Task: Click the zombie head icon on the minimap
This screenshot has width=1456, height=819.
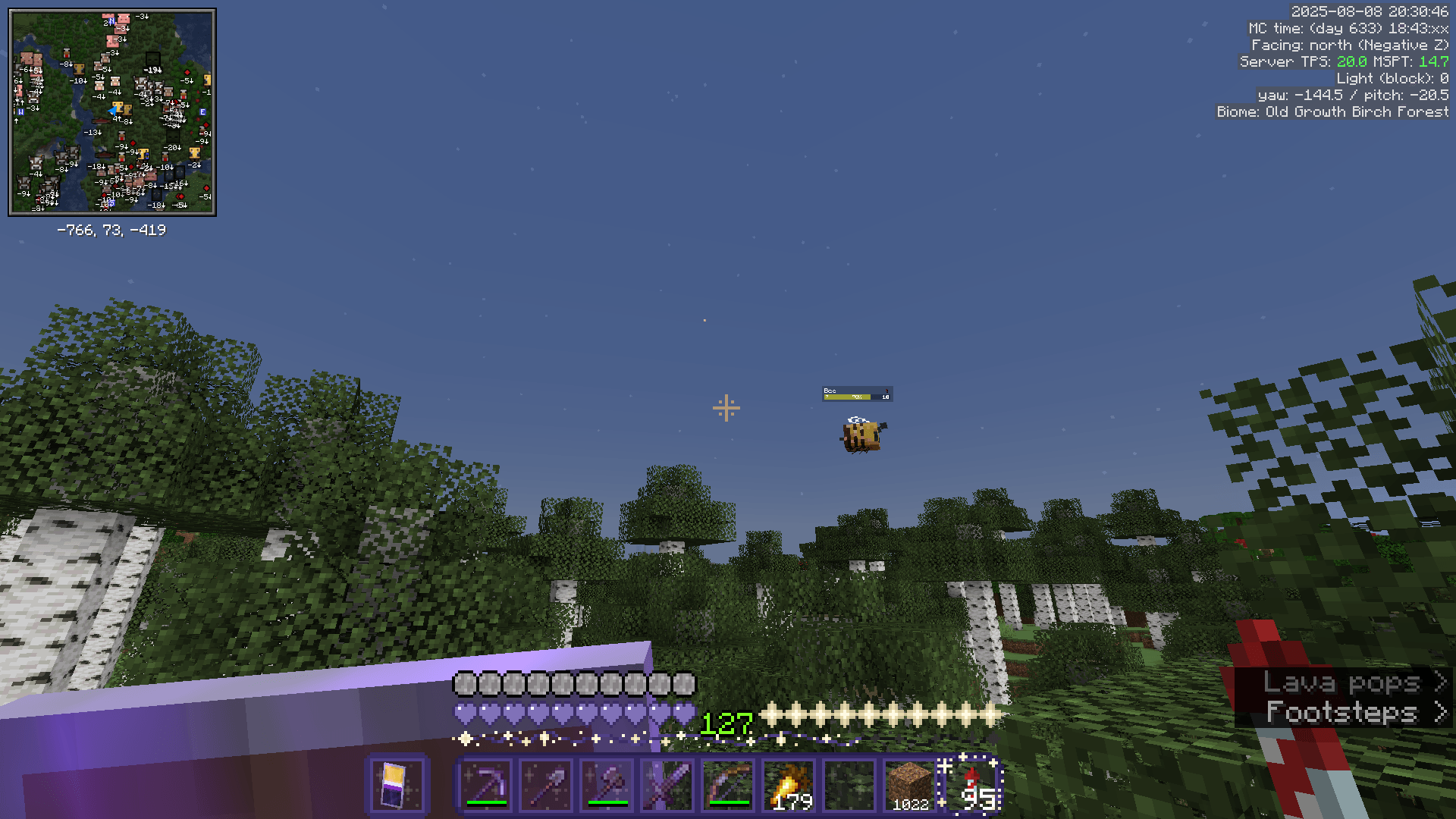Action: [x=153, y=58]
